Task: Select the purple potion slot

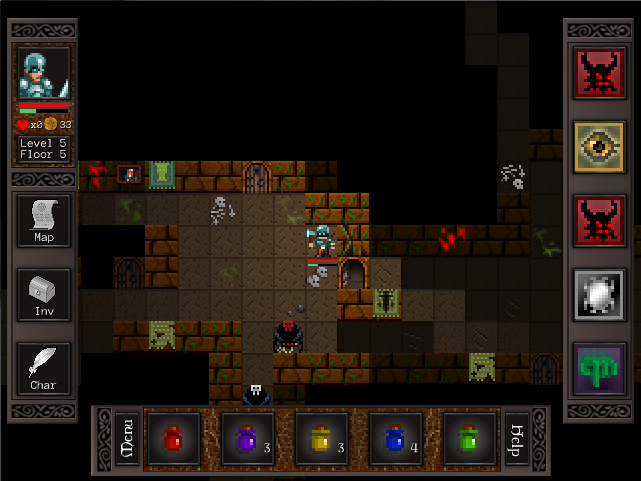Action: 248,438
